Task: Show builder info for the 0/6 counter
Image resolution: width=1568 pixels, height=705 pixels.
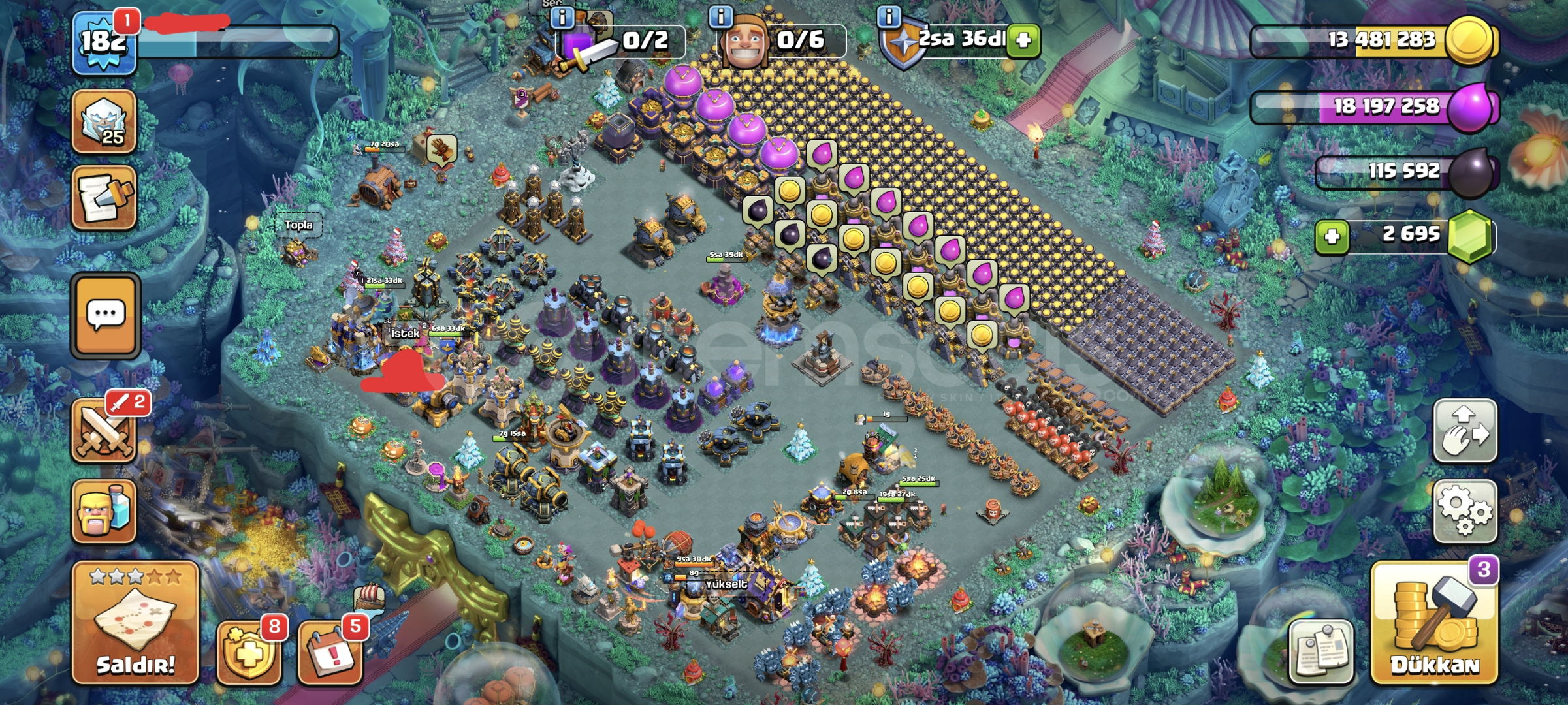Action: 720,16
